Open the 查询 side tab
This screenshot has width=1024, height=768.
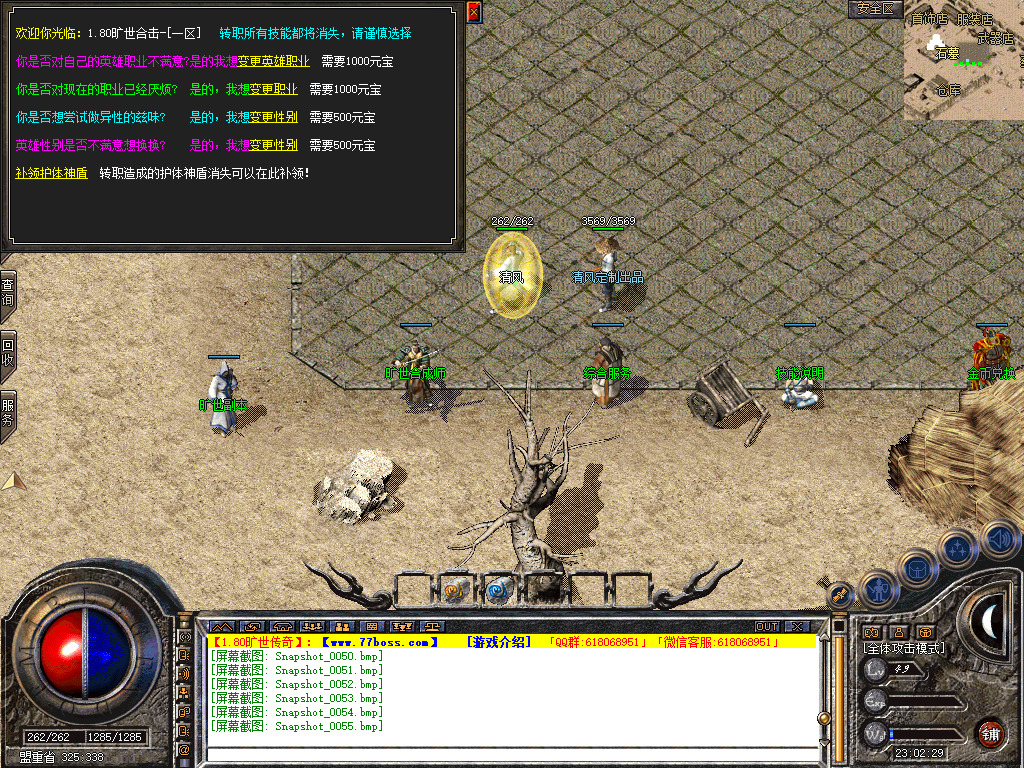(x=7, y=292)
